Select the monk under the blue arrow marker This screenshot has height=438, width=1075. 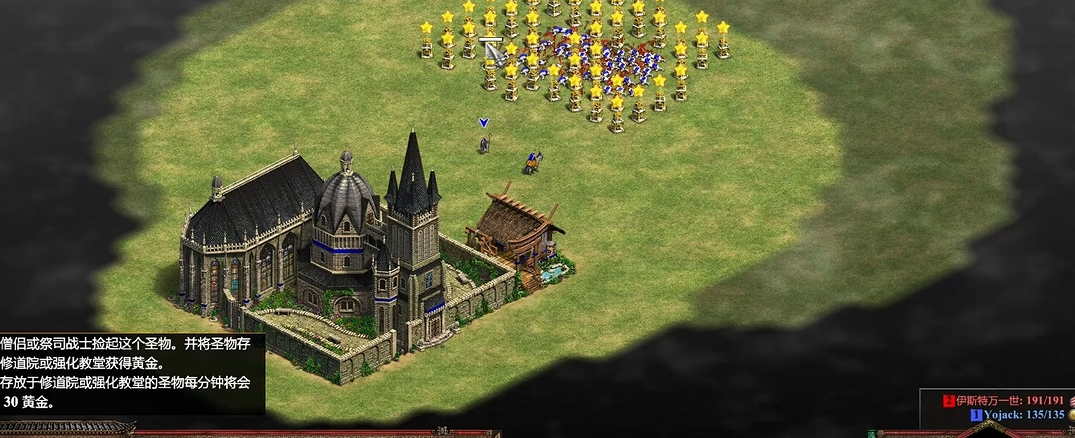[484, 144]
